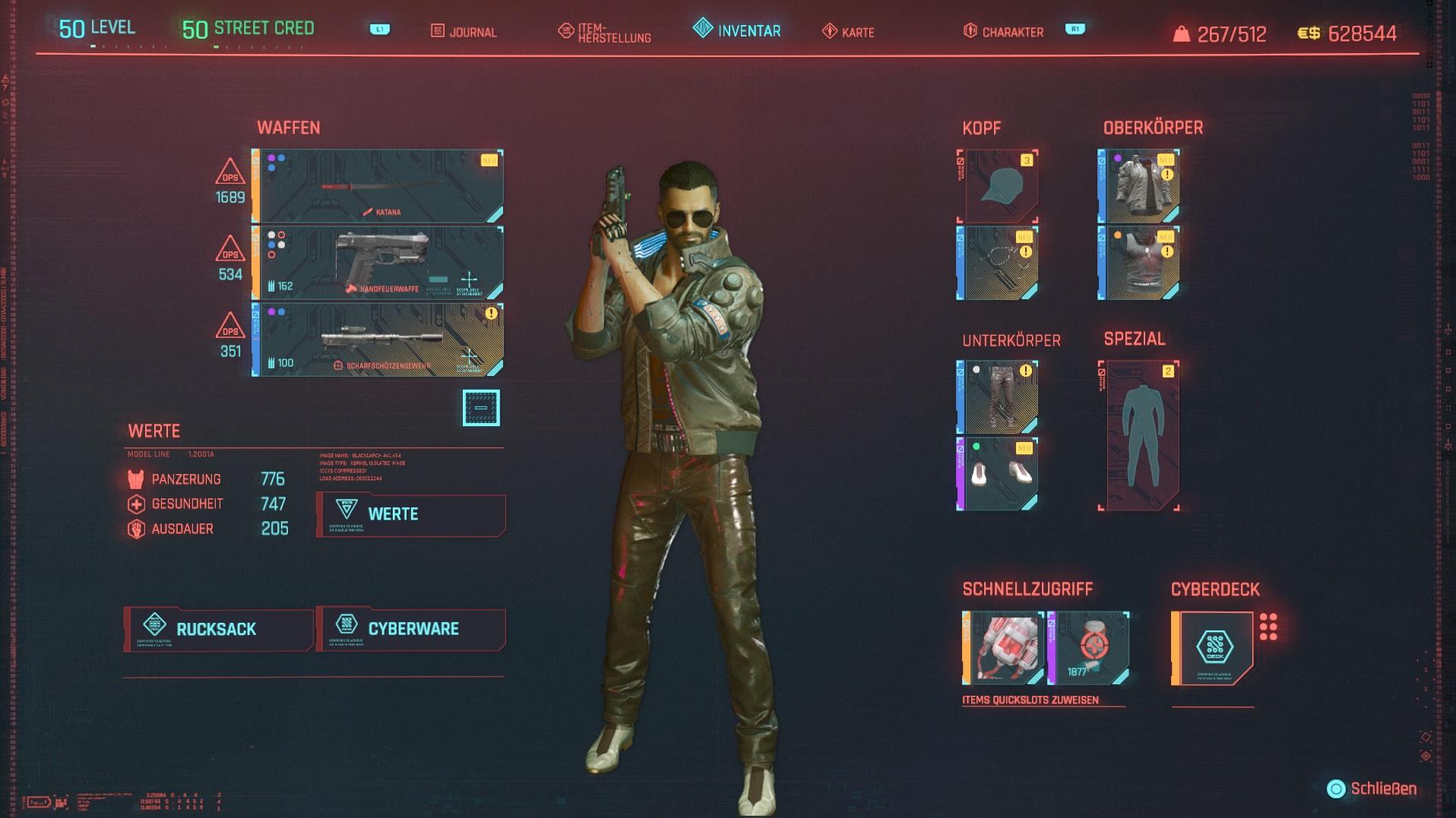The image size is (1456, 818).
Task: Choose the tank top inner torso slot
Action: click(1139, 263)
